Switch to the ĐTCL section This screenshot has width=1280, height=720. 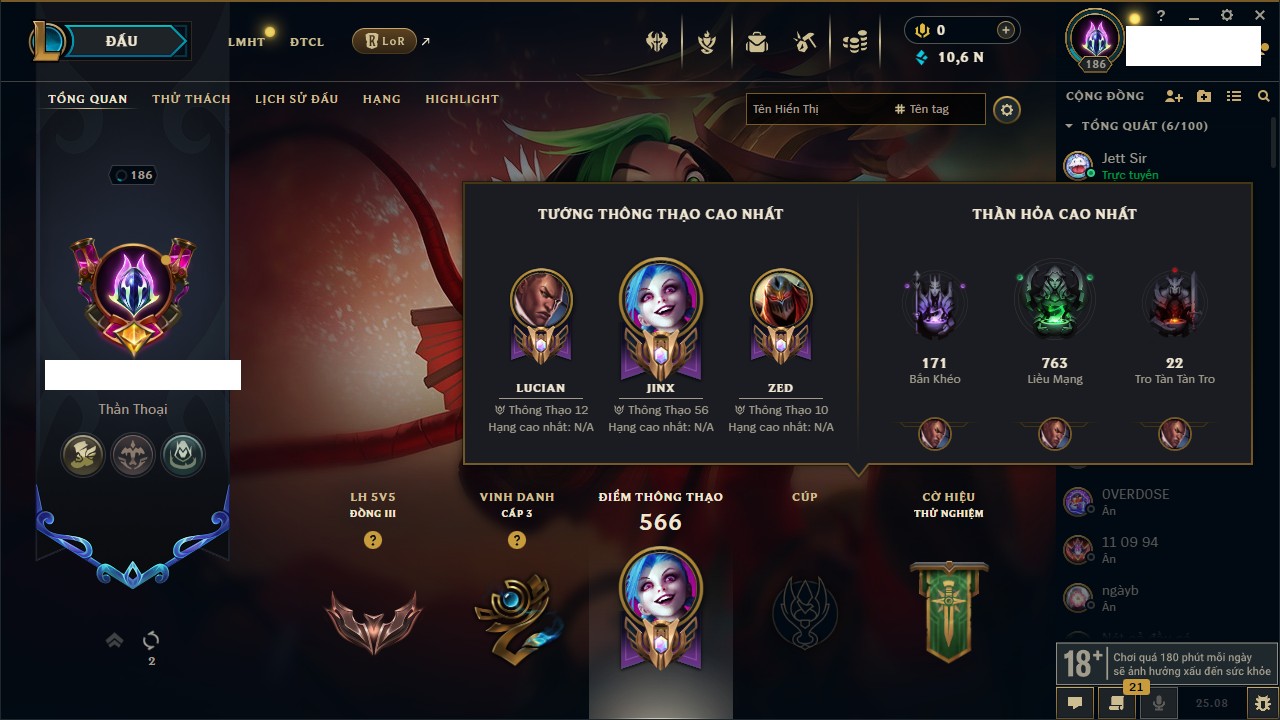tap(307, 42)
